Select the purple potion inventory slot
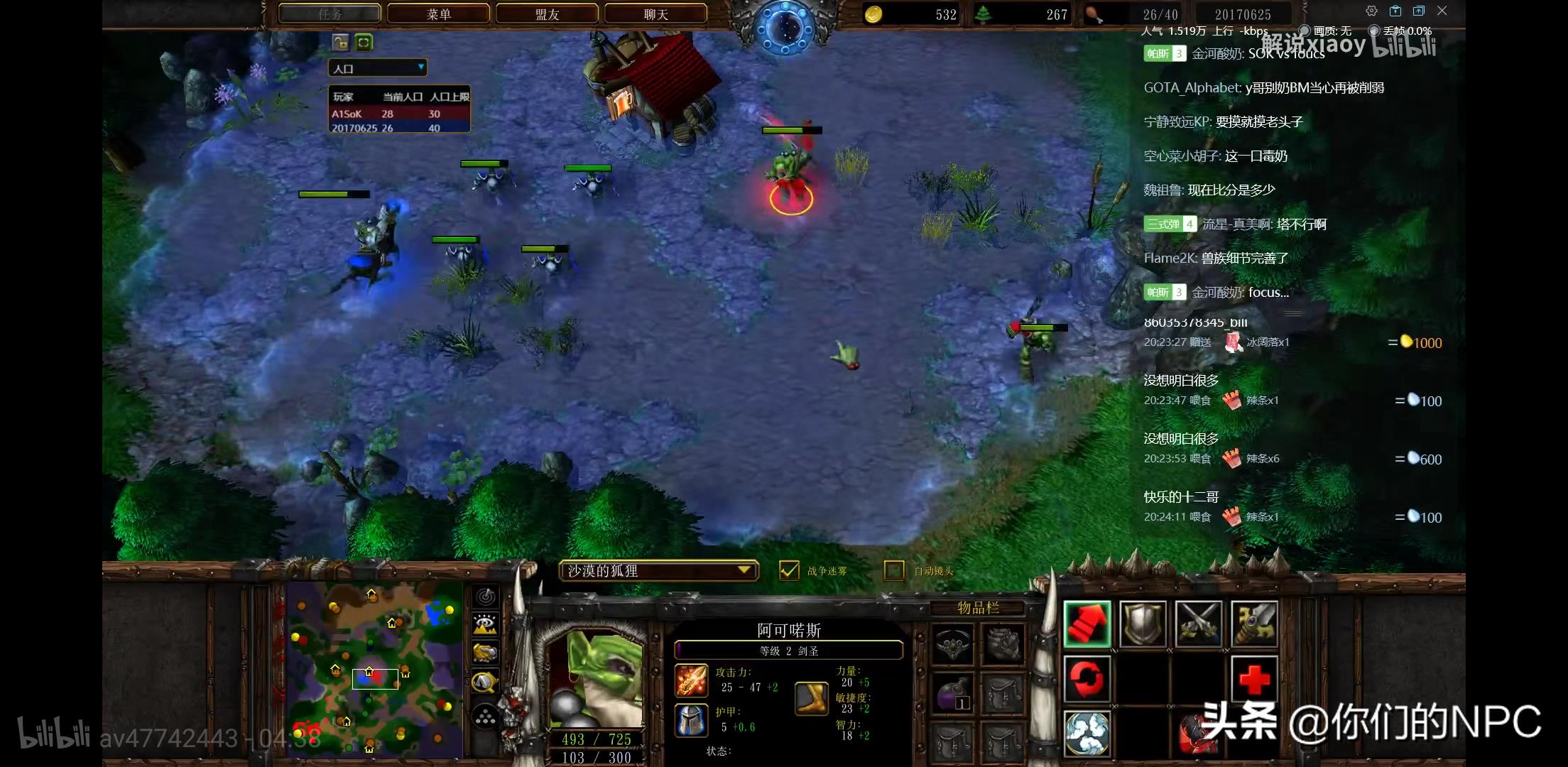1568x767 pixels. click(x=953, y=693)
